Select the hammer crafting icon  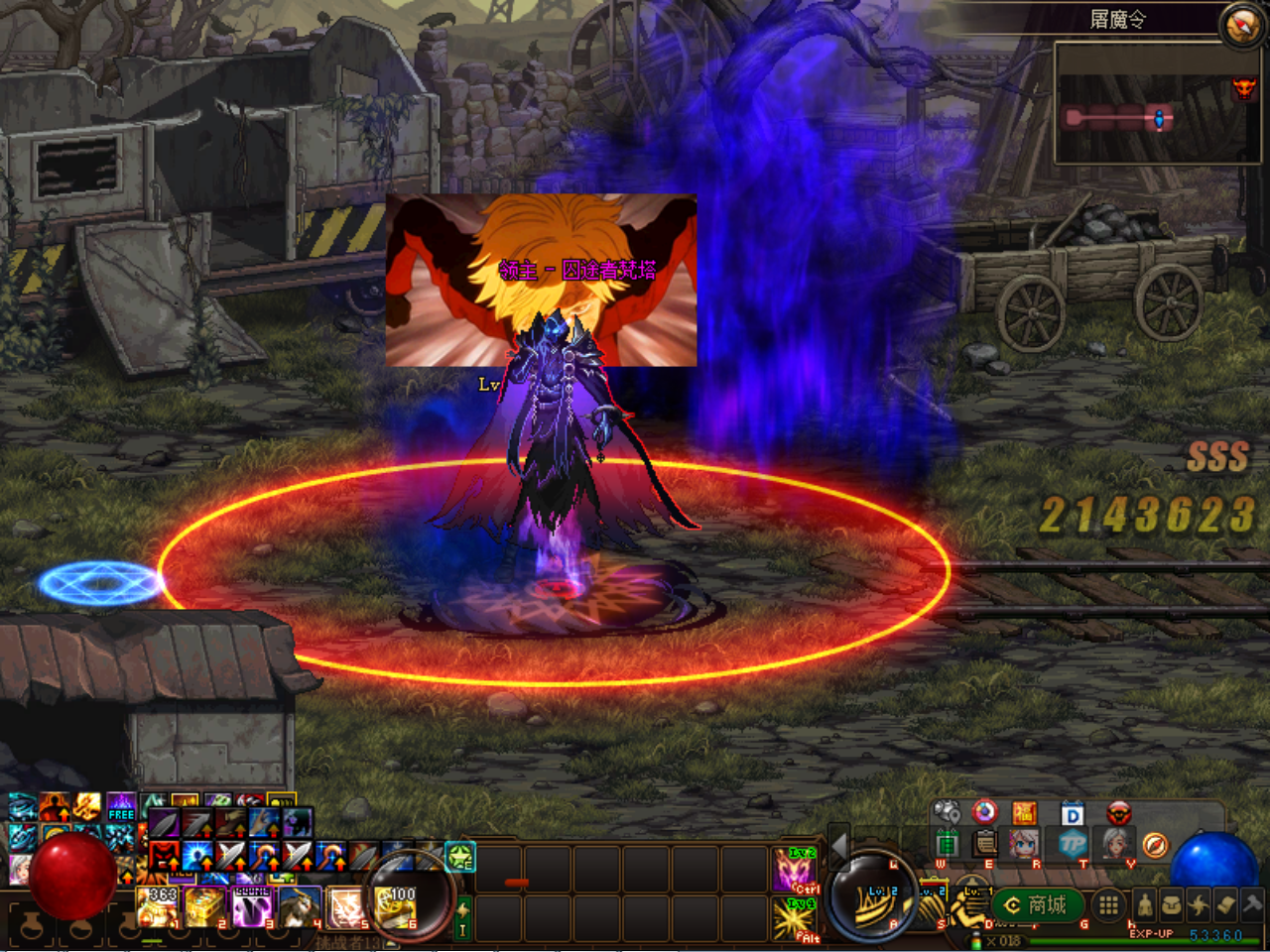[1252, 905]
